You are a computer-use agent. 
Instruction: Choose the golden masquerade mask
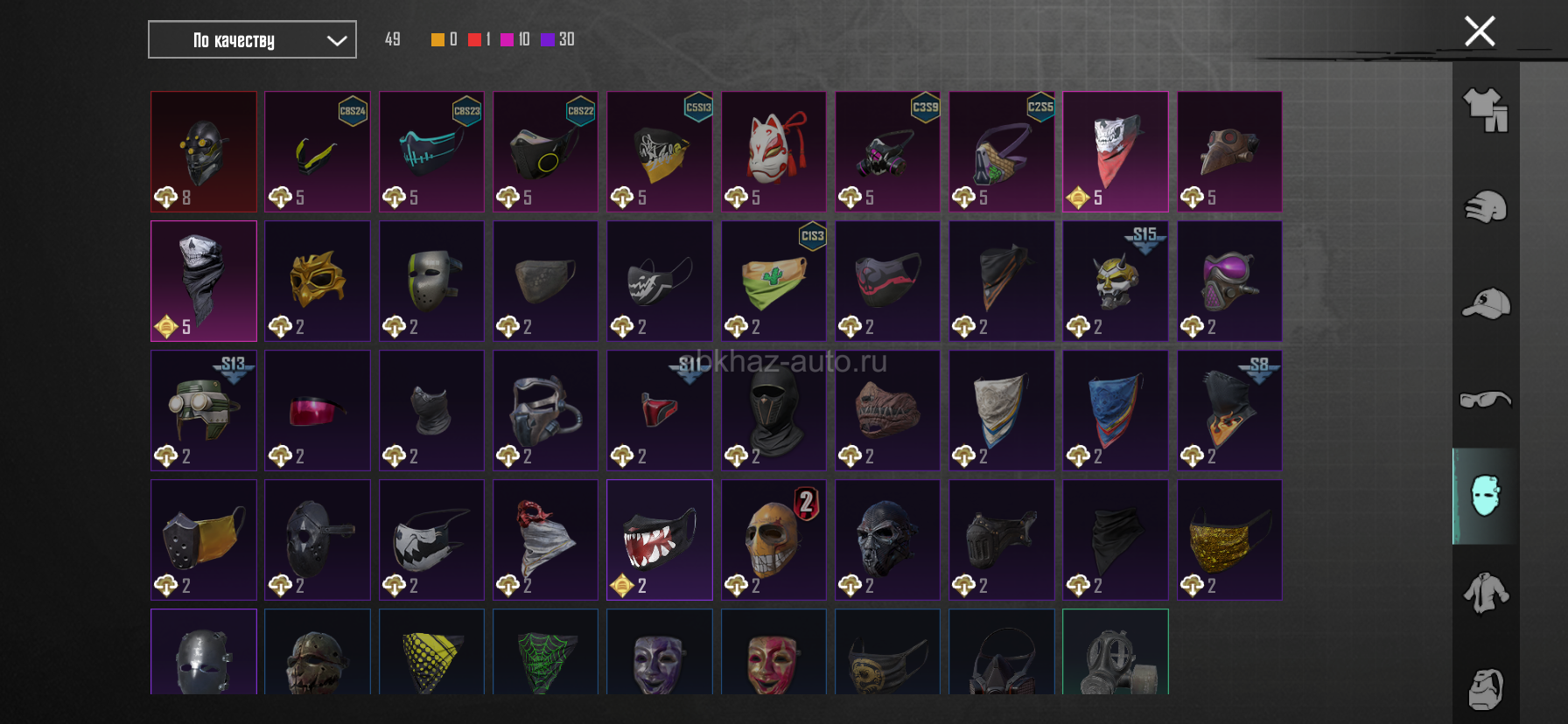[x=318, y=280]
